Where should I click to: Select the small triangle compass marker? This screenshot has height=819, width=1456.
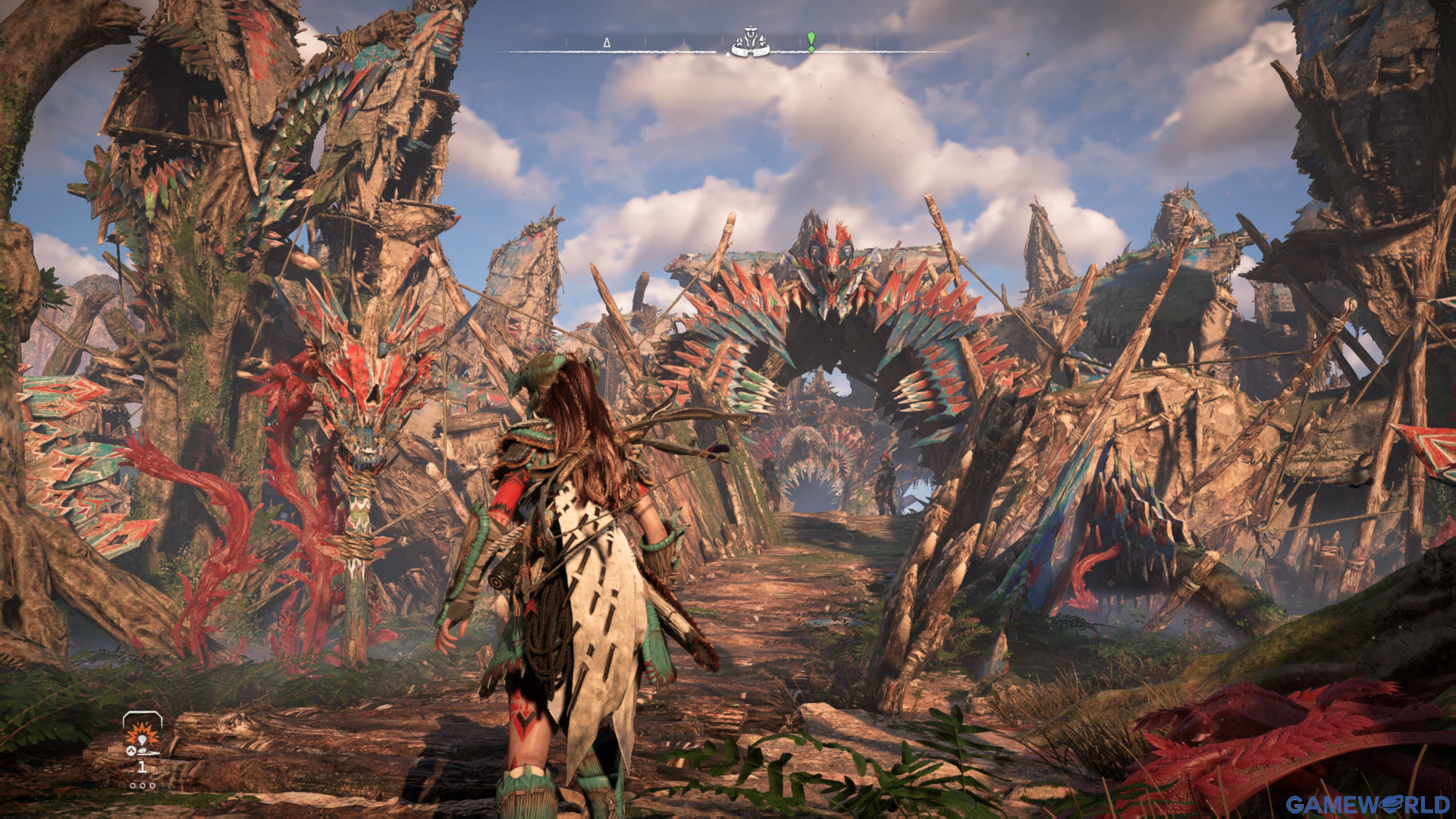[607, 43]
